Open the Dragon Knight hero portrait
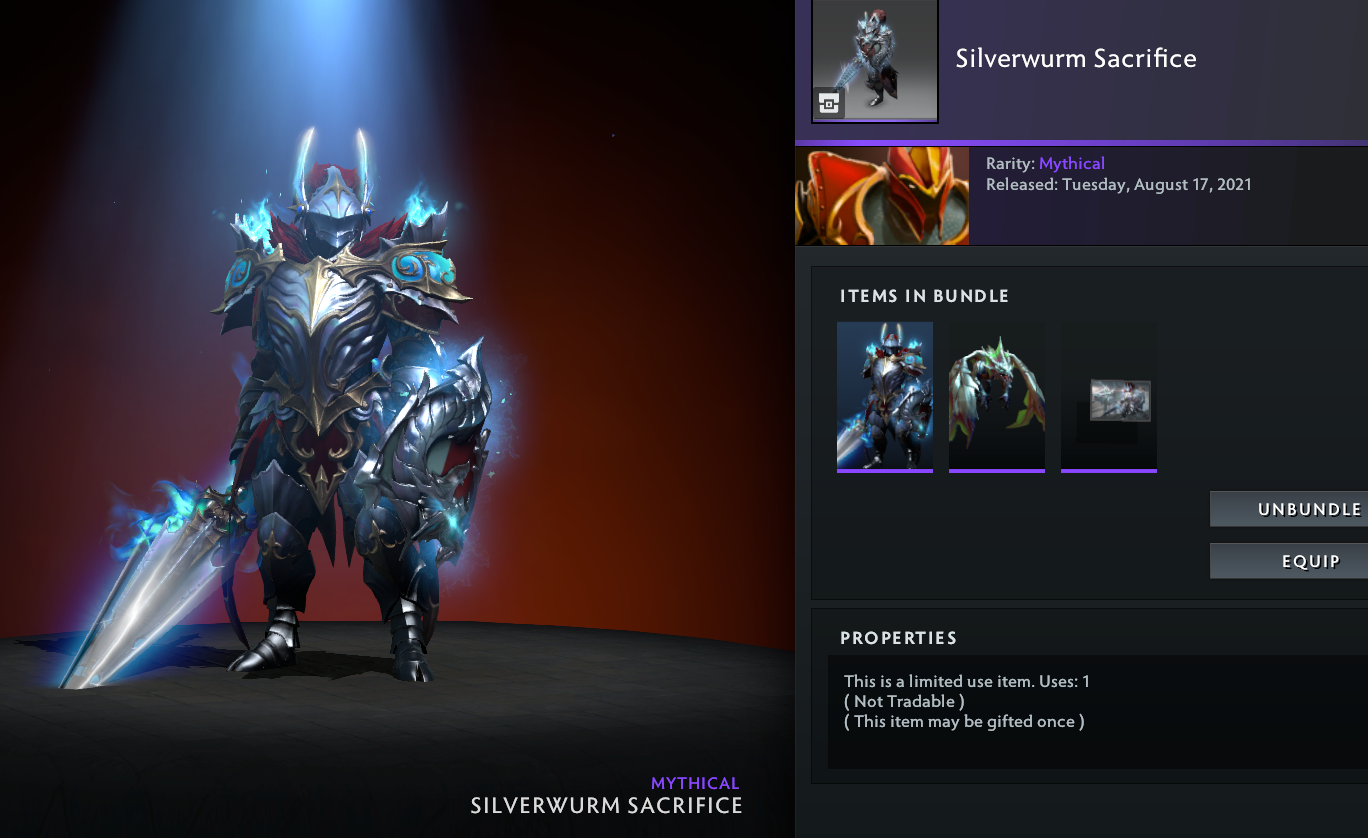Screen dimensions: 1368x838 pyautogui.click(x=882, y=197)
